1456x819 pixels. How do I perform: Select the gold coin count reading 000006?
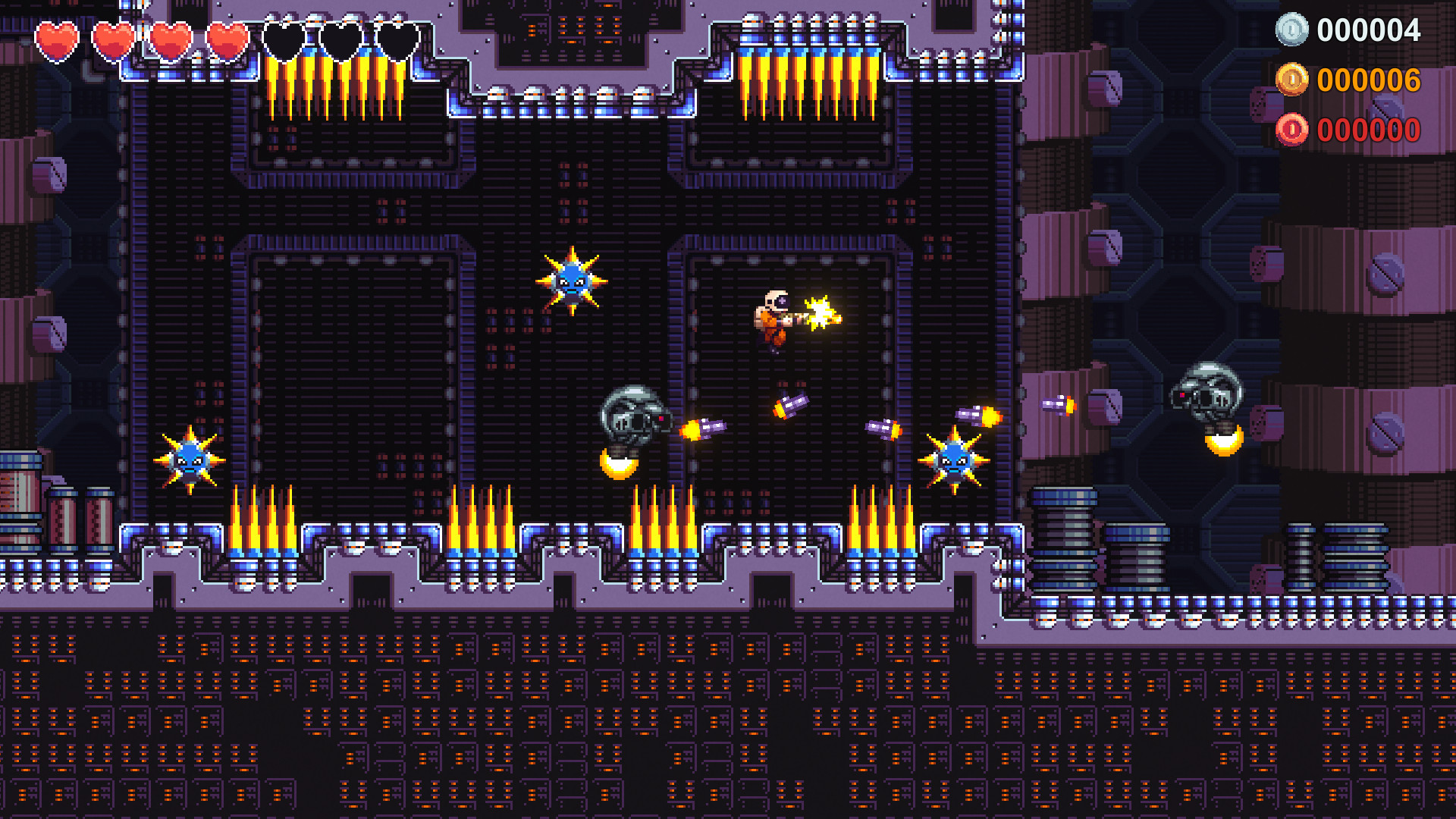pyautogui.click(x=1369, y=79)
